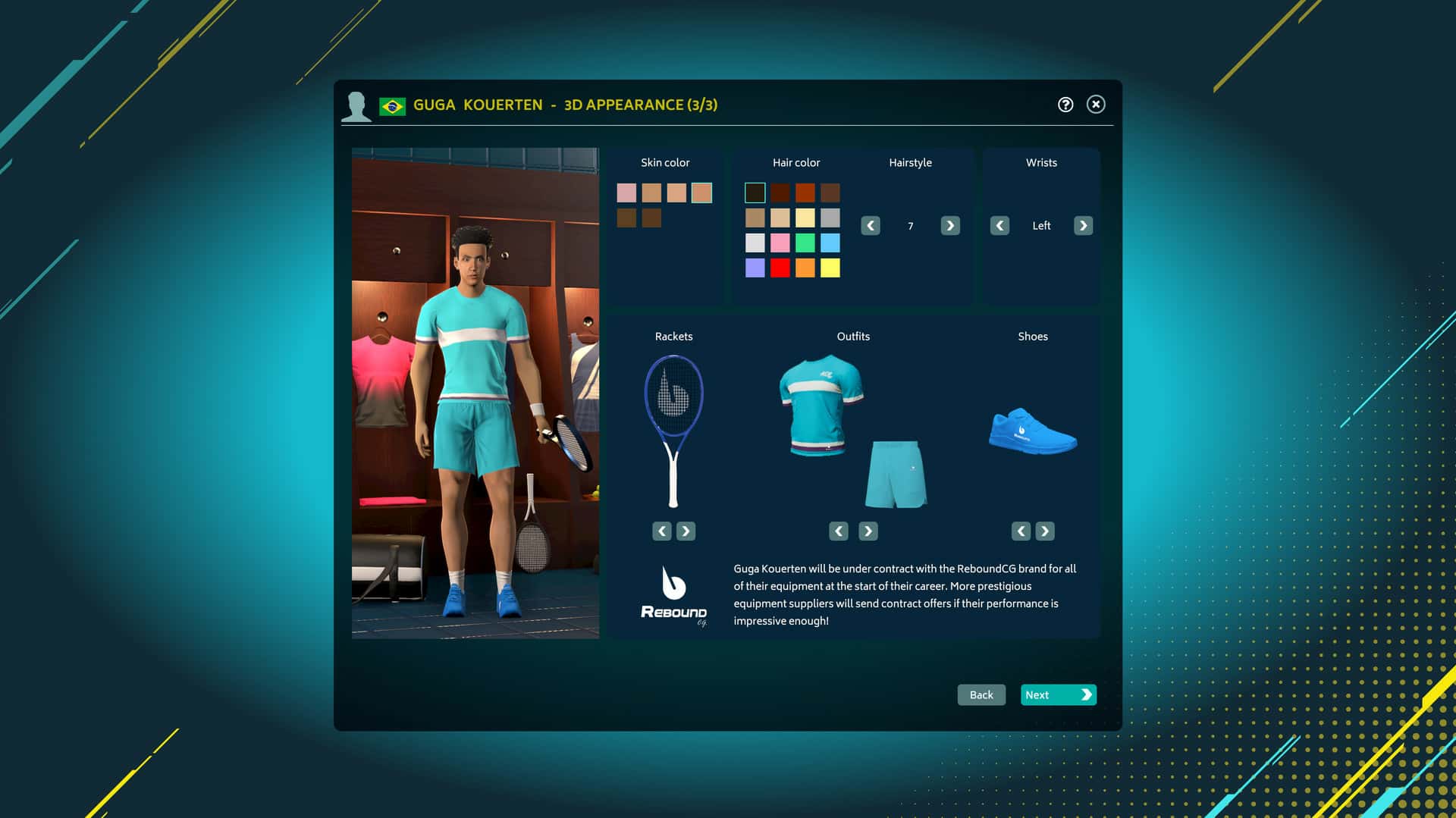
Task: Click the previous arrow under Wrists
Action: 1000,225
